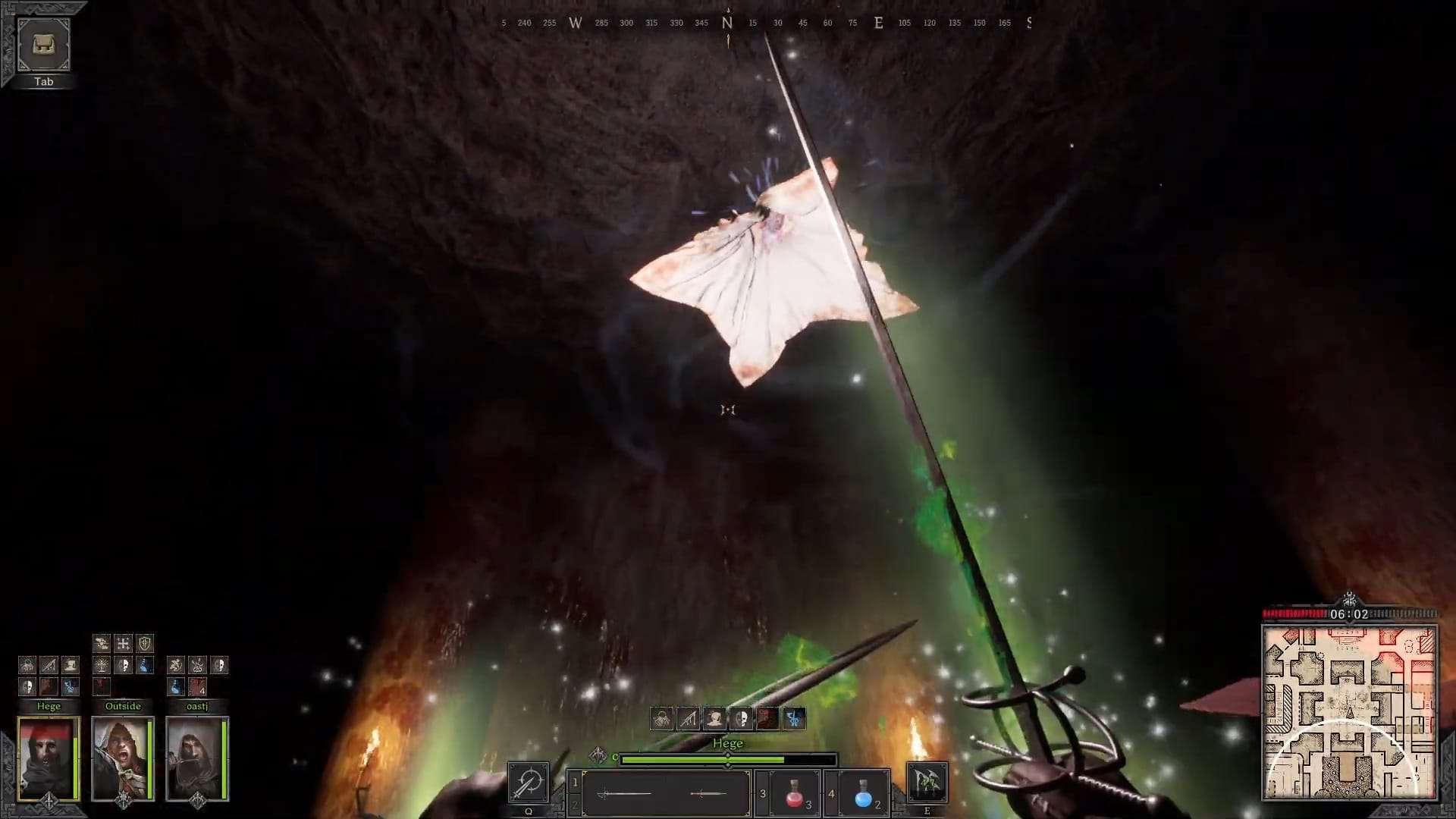Click the skull debuff icon above Outside's portrait

(124, 667)
